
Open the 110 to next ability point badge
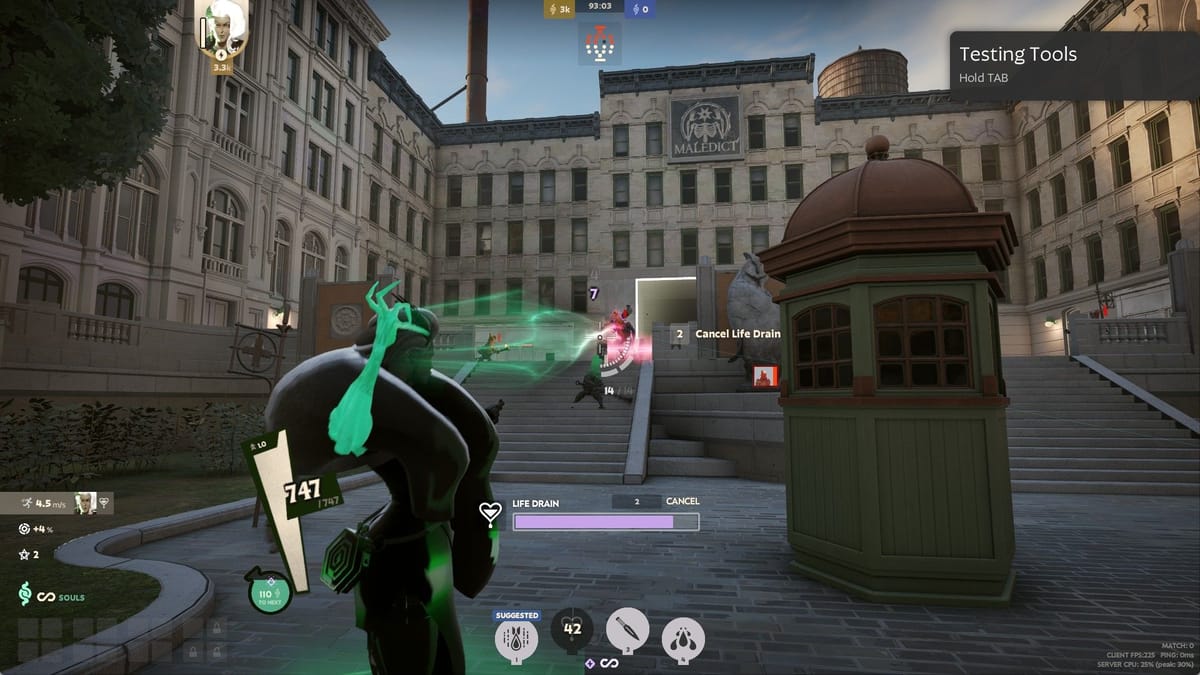270,593
